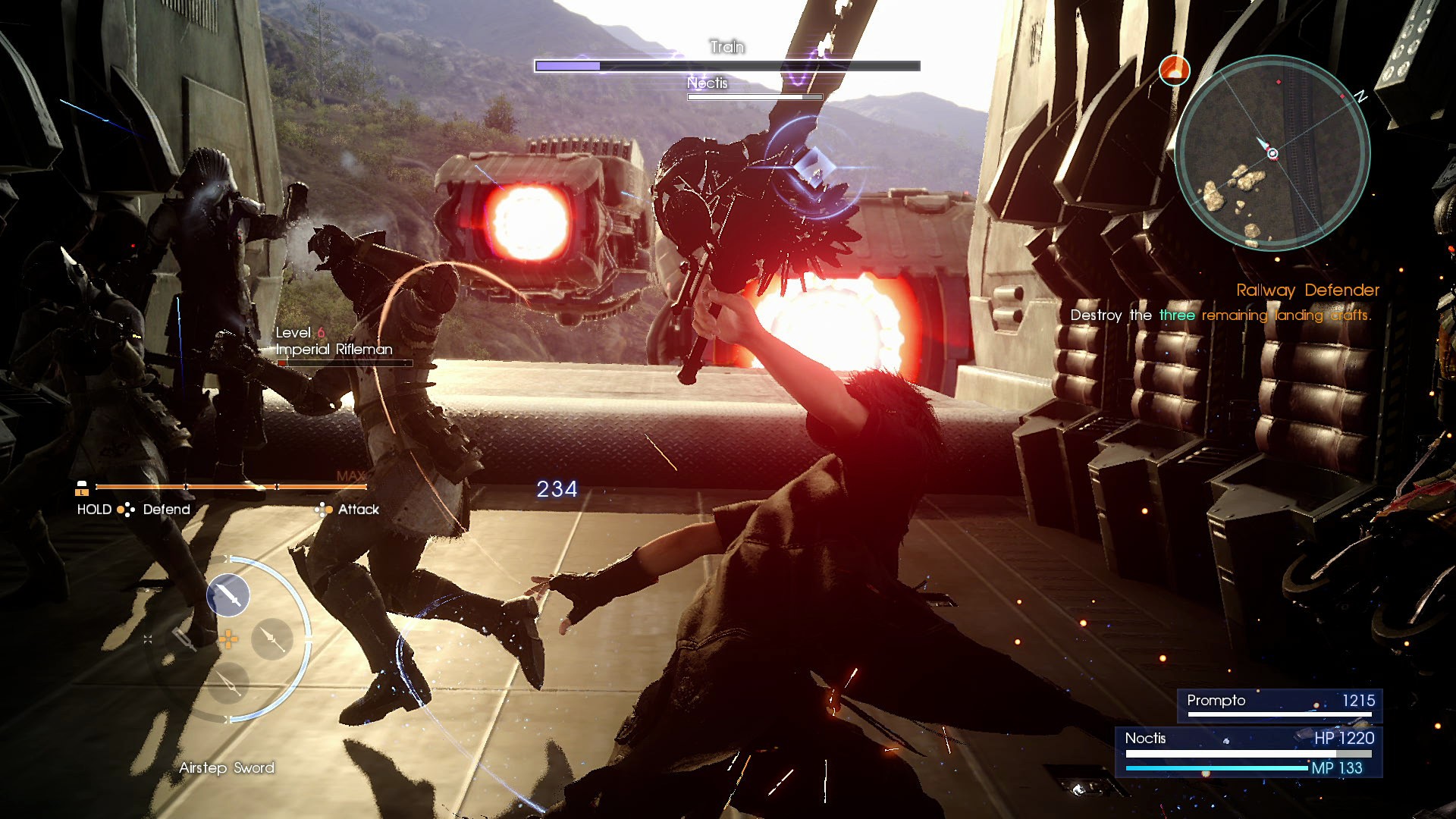The image size is (1456, 819).
Task: Click the N north indicator on the minimap
Action: pyautogui.click(x=1362, y=96)
